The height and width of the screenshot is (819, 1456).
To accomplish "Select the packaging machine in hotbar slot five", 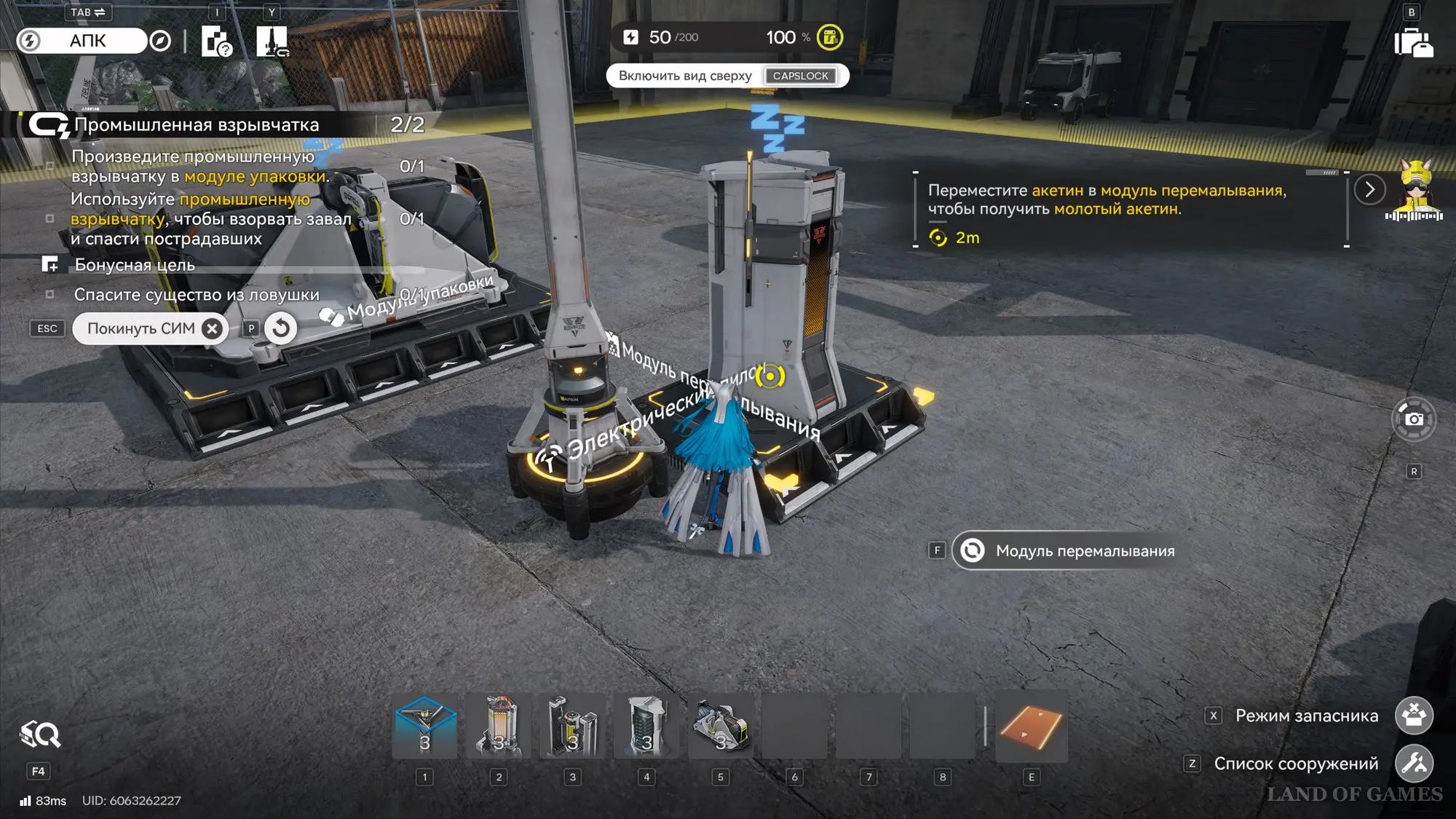I will click(x=721, y=727).
